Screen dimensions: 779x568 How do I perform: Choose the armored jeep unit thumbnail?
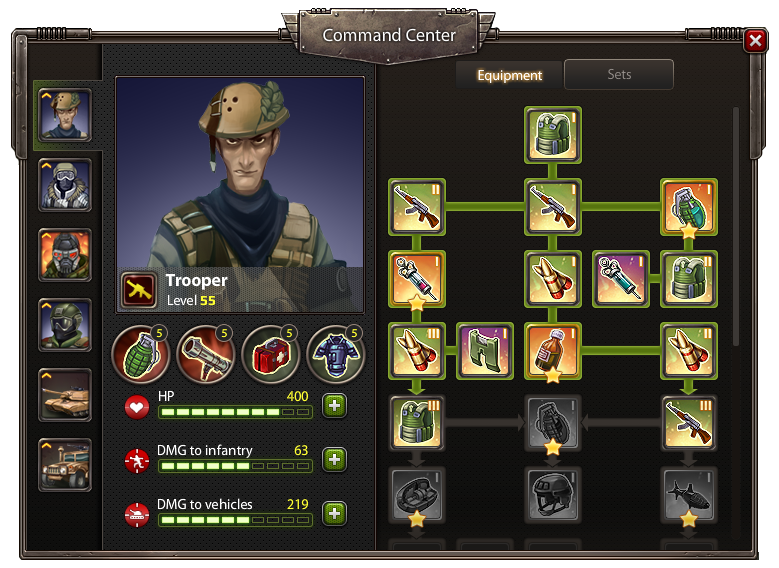65,464
